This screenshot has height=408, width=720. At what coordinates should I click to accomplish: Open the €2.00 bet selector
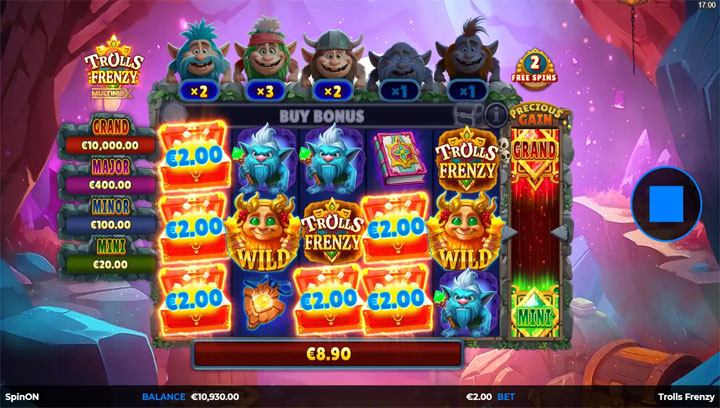pos(492,397)
